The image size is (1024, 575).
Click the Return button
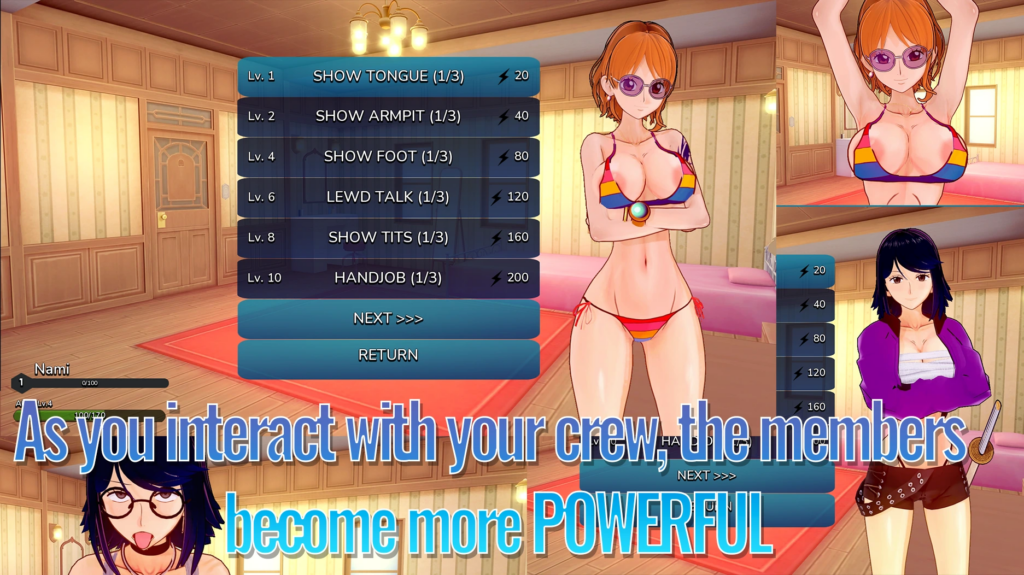(388, 355)
